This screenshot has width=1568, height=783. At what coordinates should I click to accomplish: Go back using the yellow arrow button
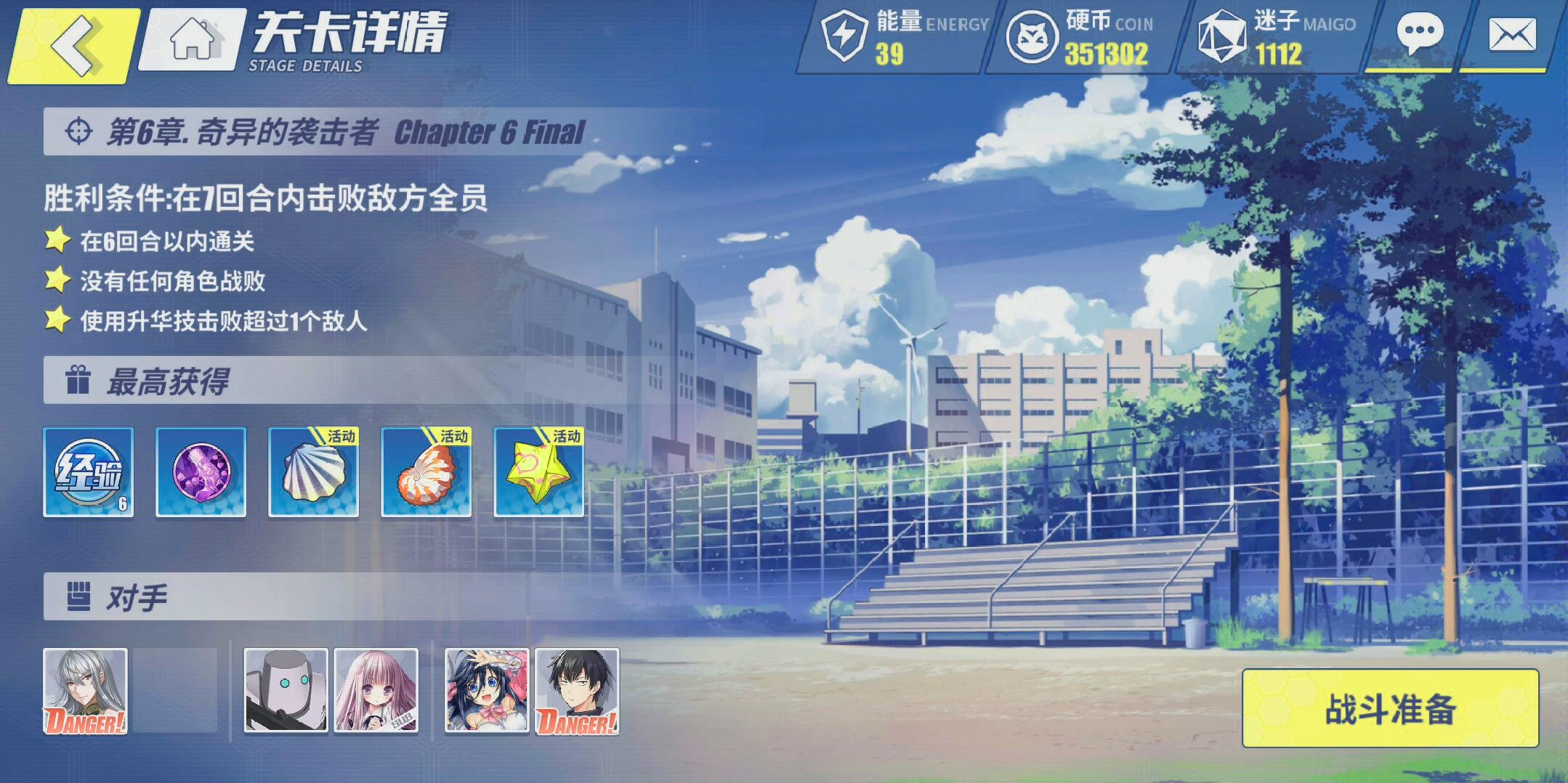coord(73,45)
